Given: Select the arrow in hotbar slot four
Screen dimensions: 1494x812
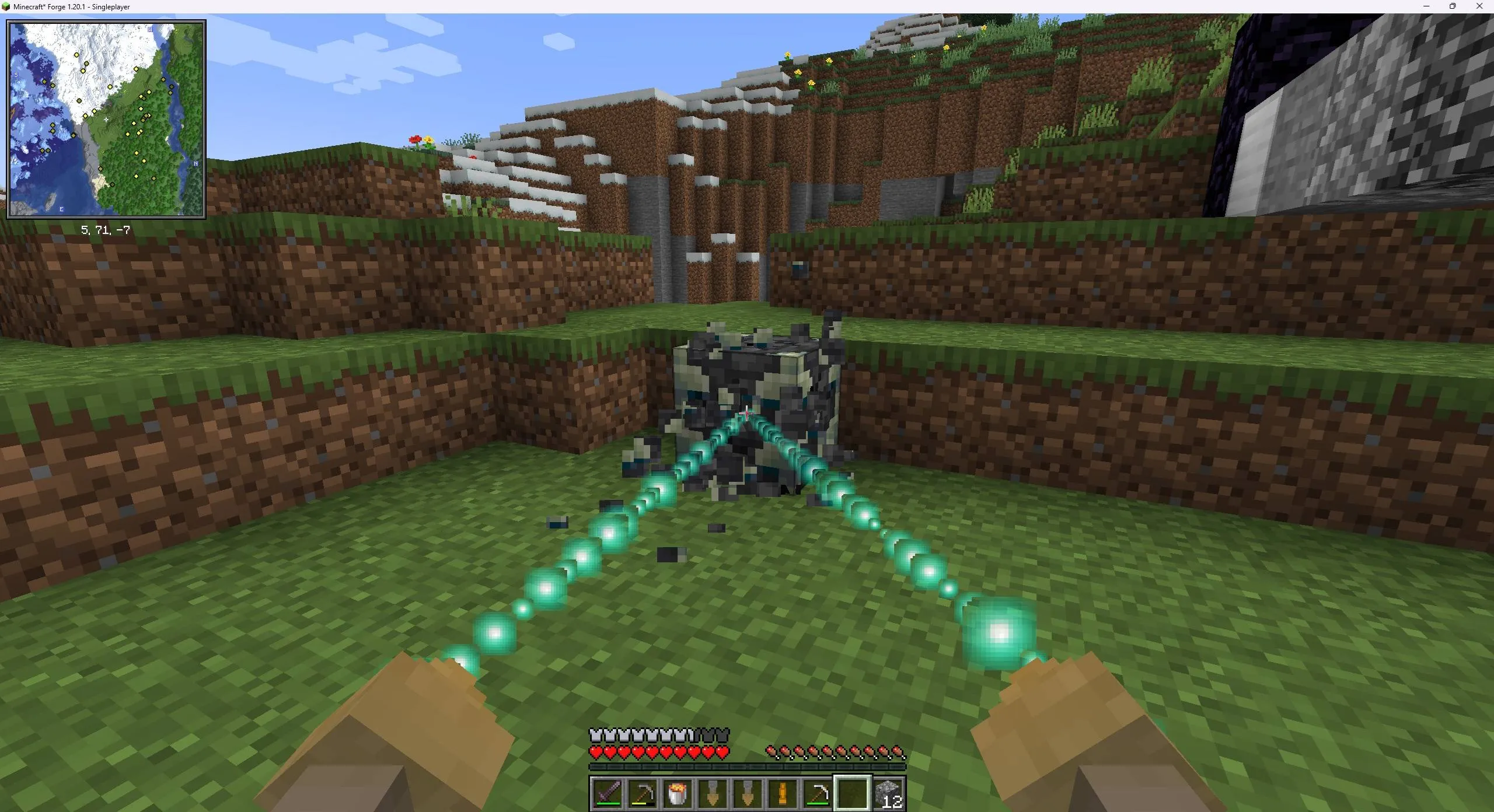Looking at the screenshot, I should pyautogui.click(x=711, y=793).
